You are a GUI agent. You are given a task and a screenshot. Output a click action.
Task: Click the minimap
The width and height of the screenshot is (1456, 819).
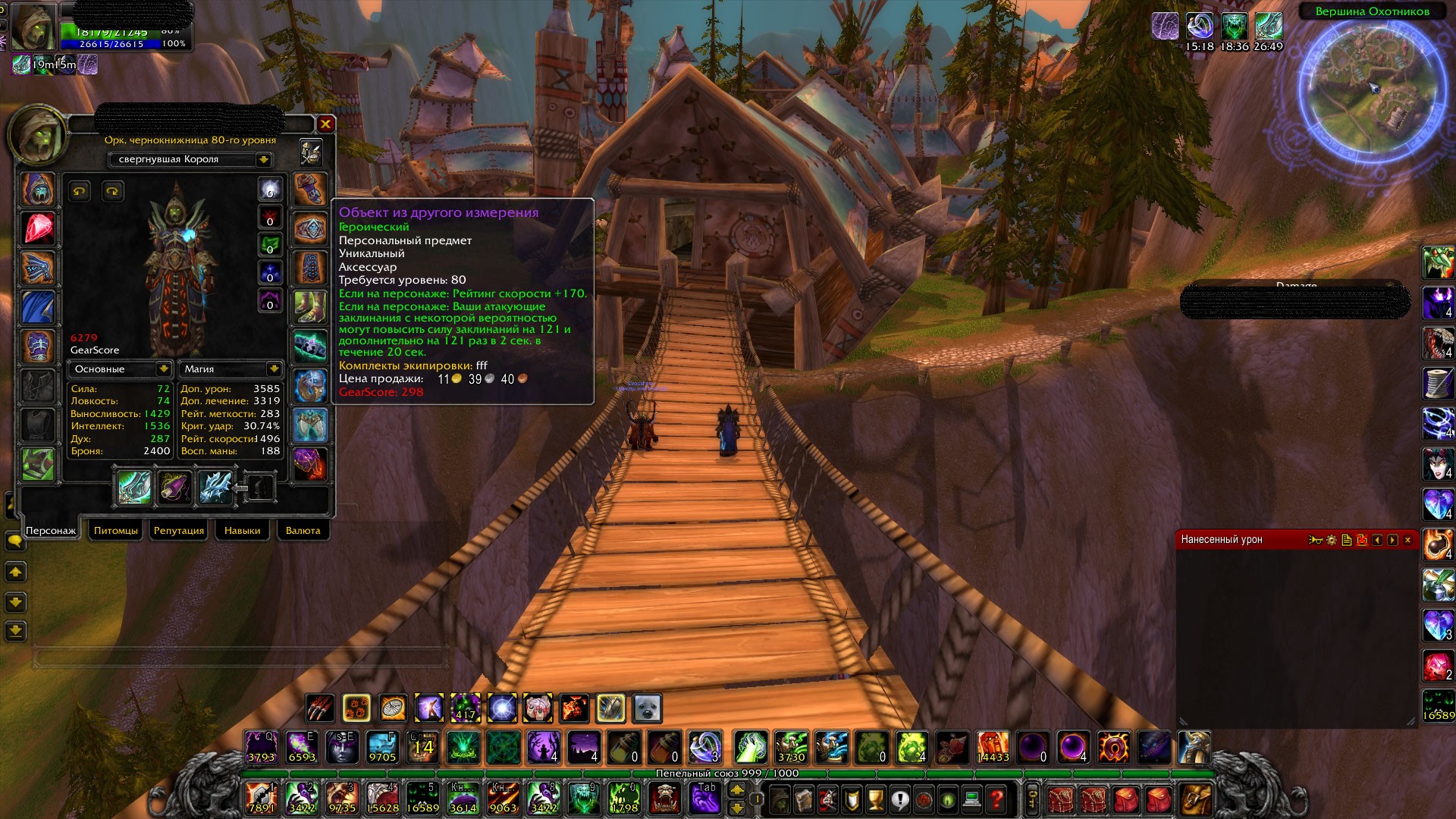[1371, 89]
